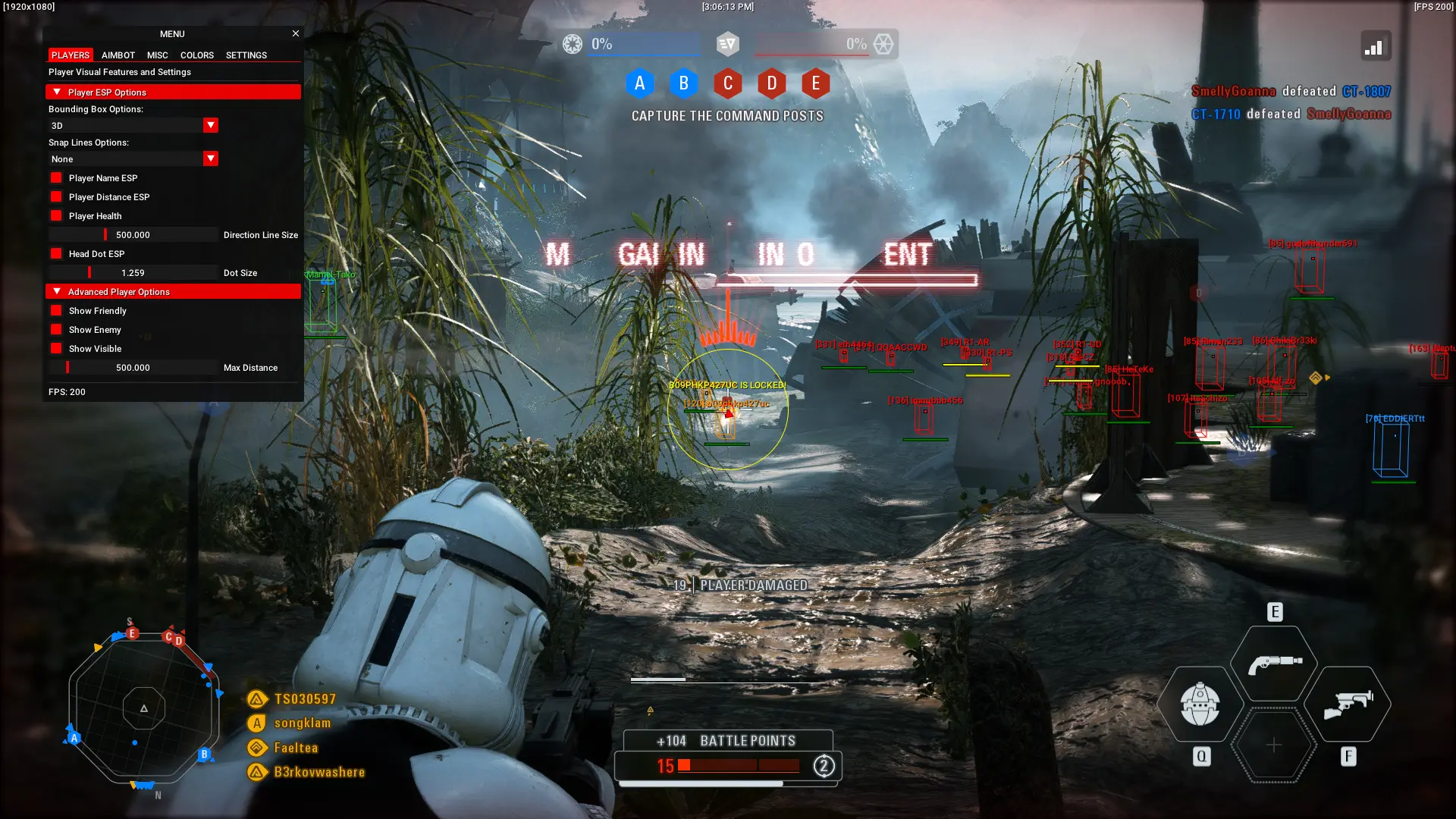Open the Bounding Box Options dropdown
1456x819 pixels.
[x=211, y=125]
